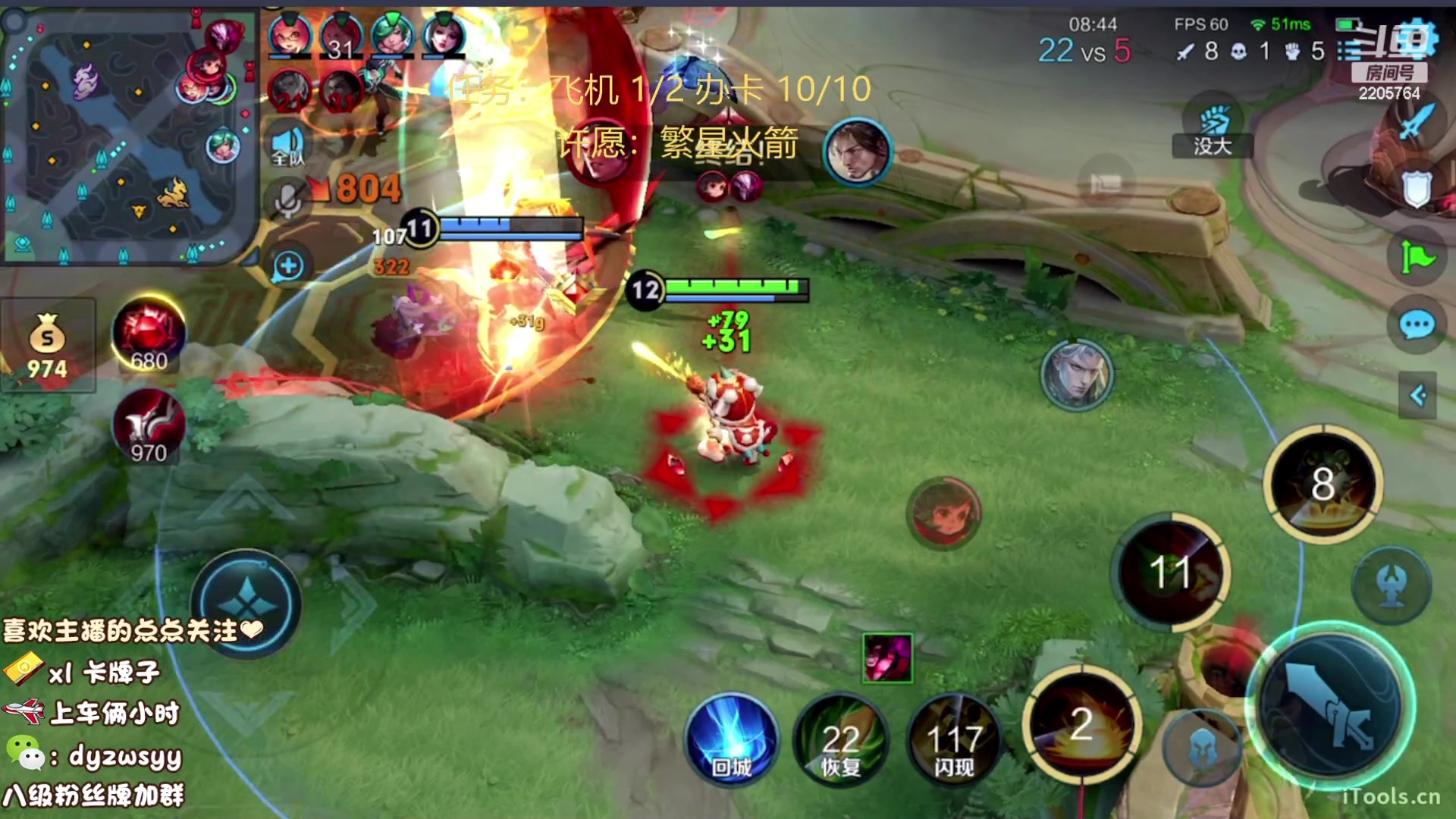Expand the side panel arrow

[1417, 395]
